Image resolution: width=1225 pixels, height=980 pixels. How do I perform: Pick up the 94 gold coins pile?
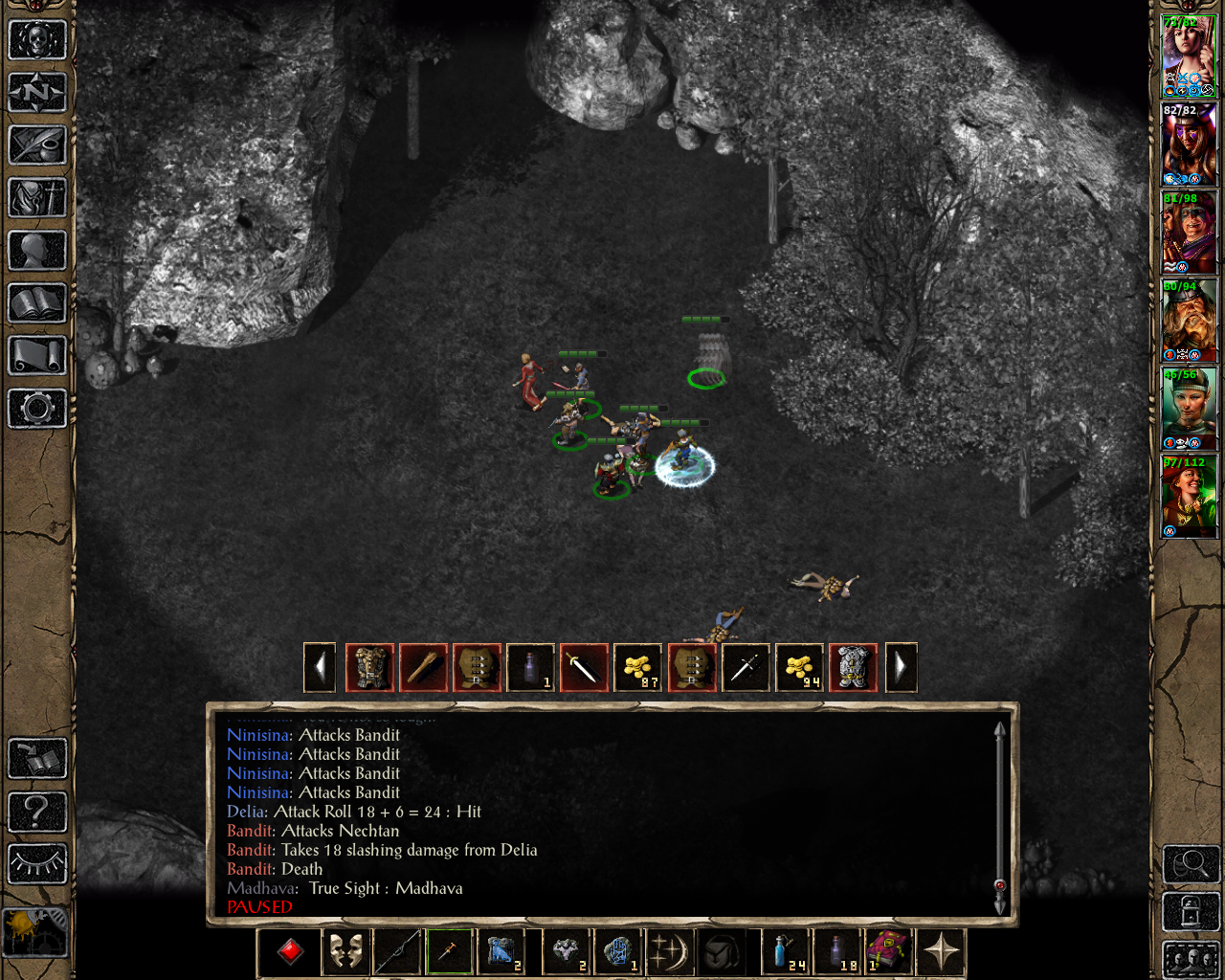(x=798, y=667)
